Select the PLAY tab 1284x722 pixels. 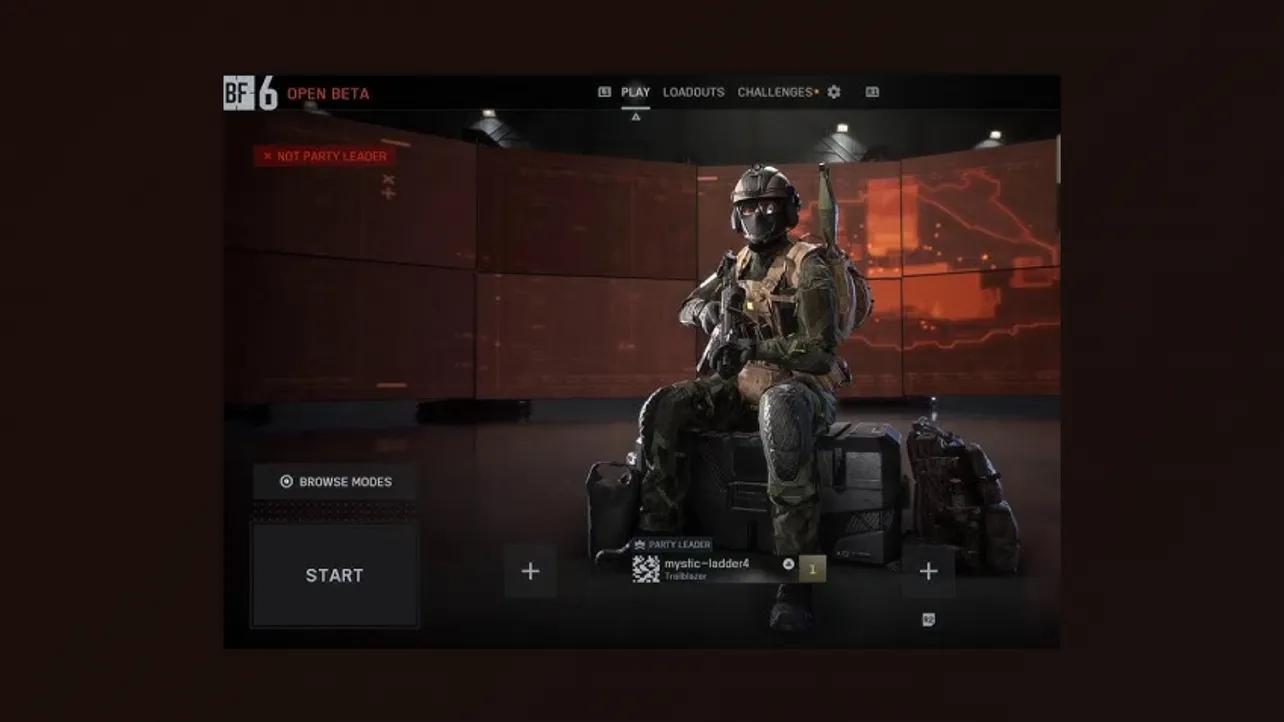point(636,91)
